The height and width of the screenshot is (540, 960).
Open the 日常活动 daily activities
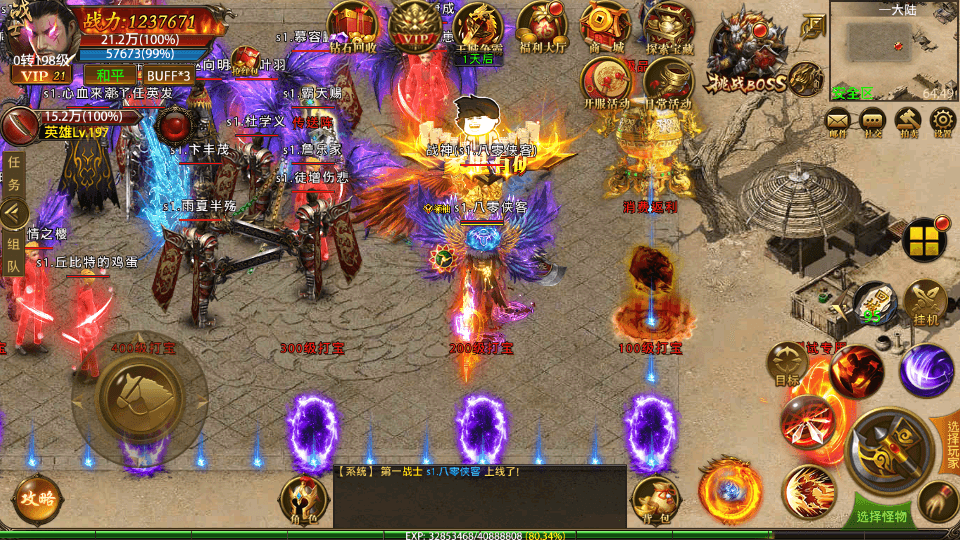(x=667, y=80)
